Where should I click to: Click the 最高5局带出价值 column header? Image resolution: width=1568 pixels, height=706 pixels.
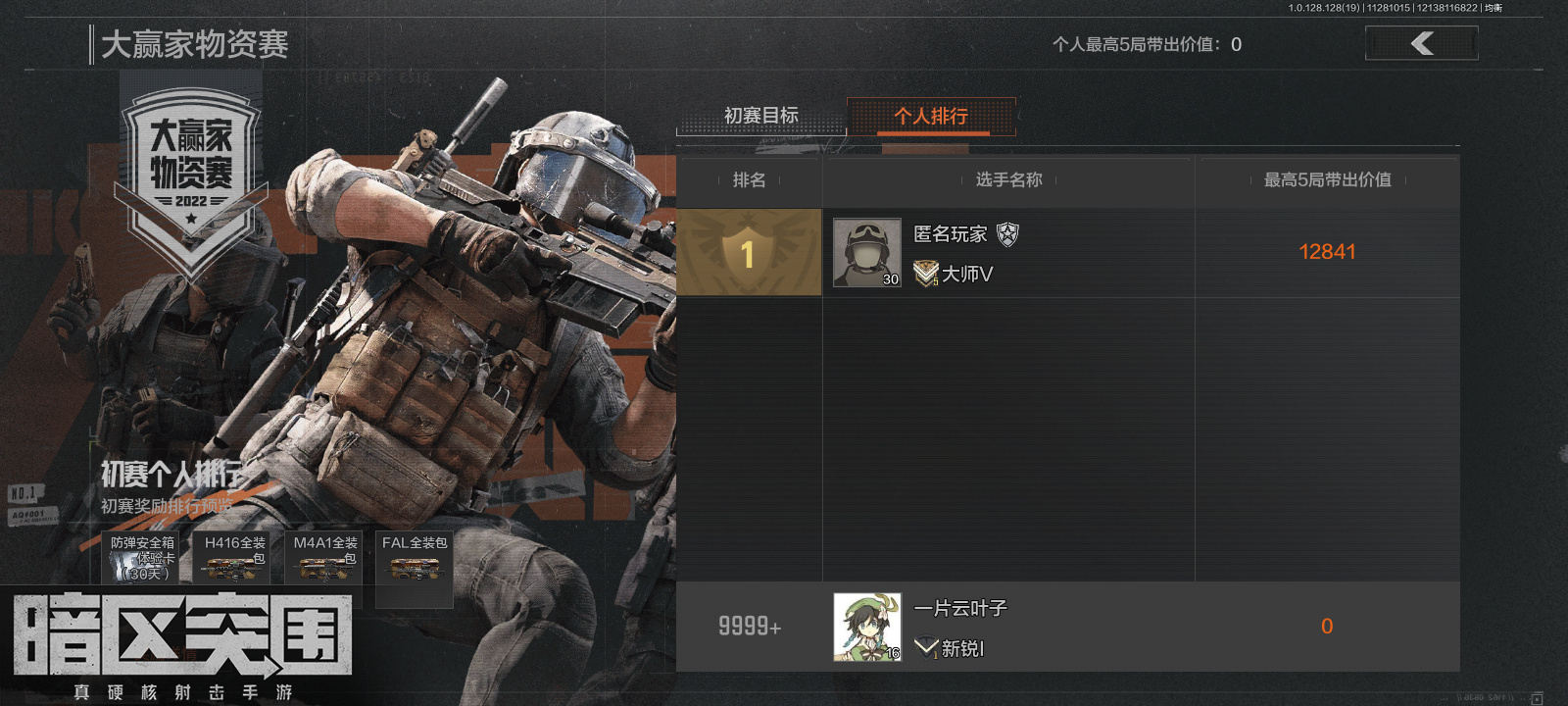pos(1325,180)
